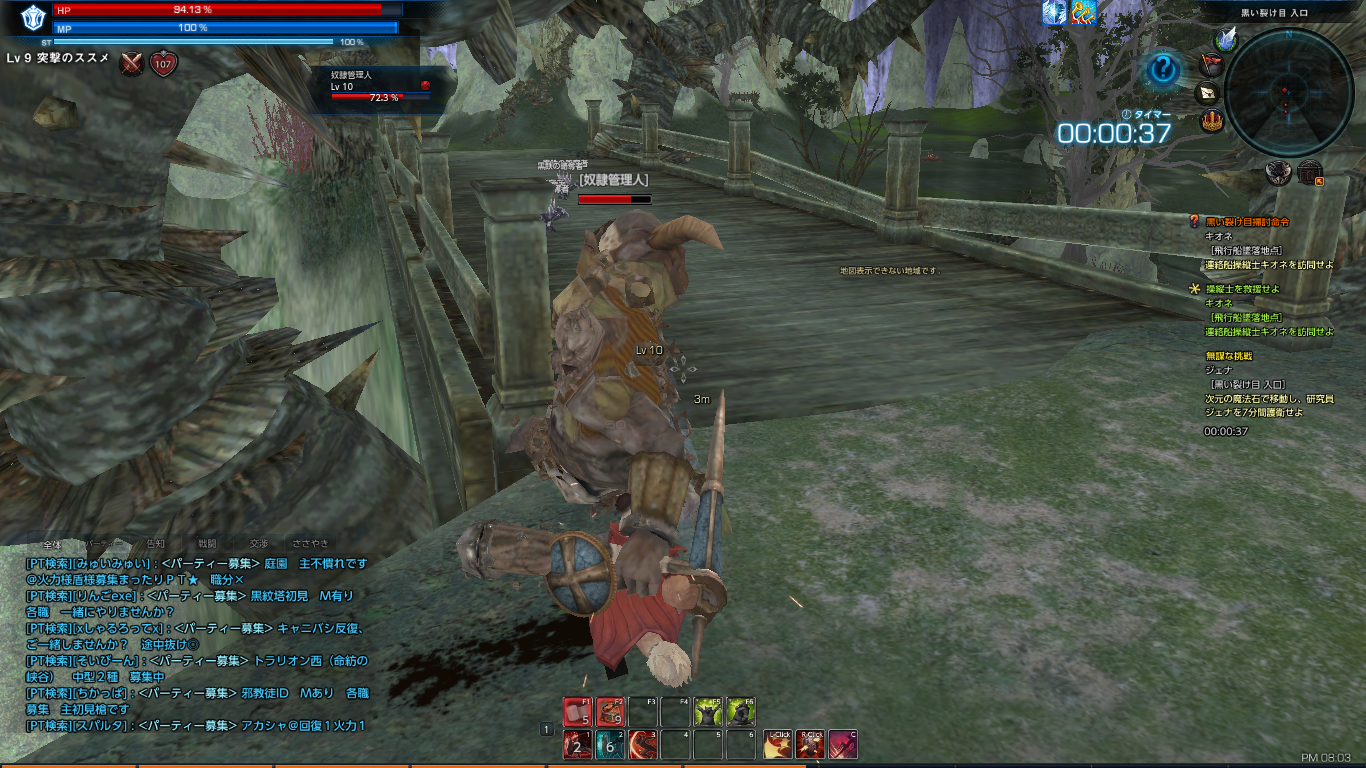Trigger the arms-raised emote in slot F5
1366x768 pixels.
click(x=708, y=712)
